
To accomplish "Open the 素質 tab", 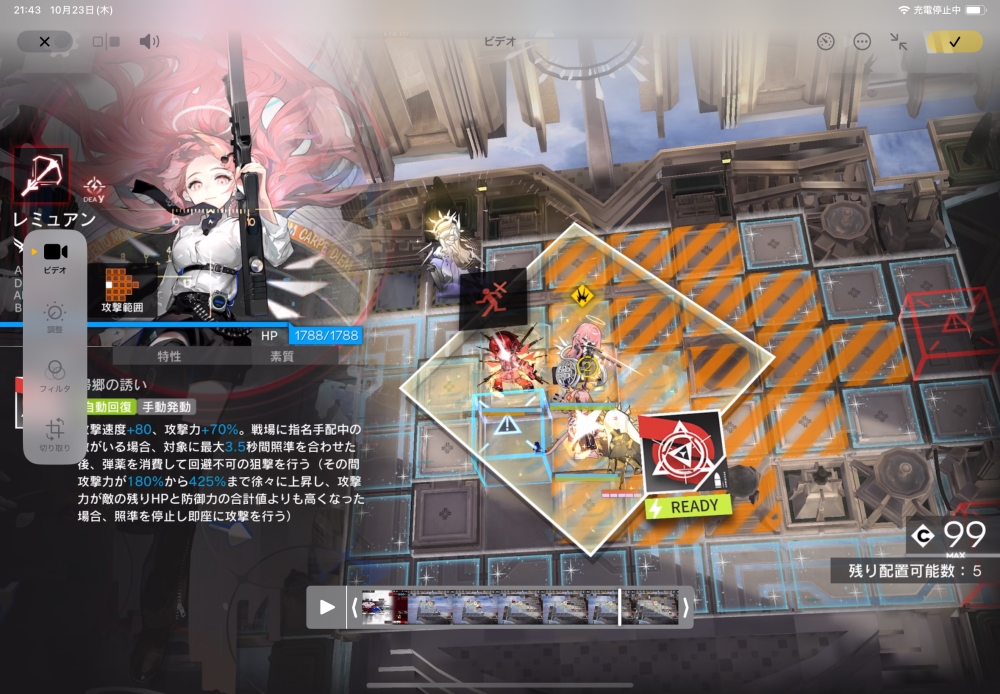I will point(282,356).
